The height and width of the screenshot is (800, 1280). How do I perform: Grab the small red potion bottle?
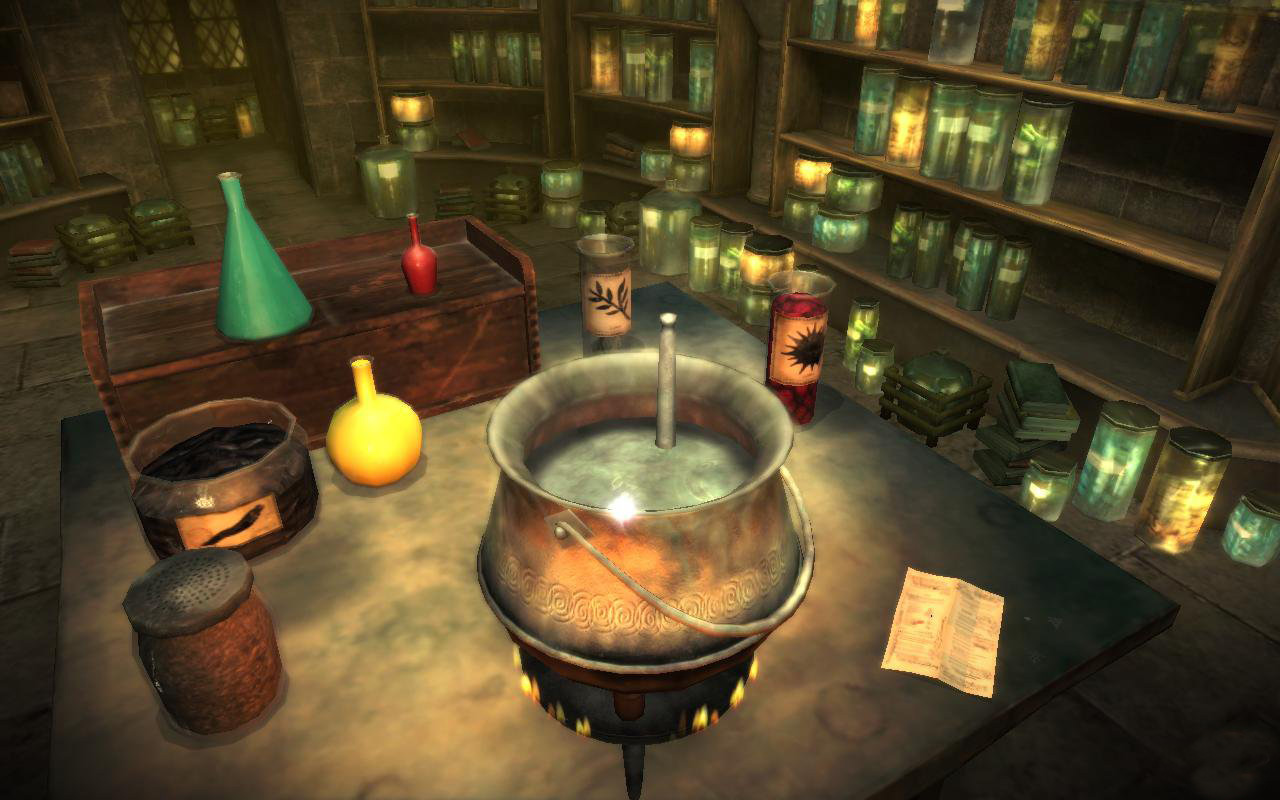[419, 262]
